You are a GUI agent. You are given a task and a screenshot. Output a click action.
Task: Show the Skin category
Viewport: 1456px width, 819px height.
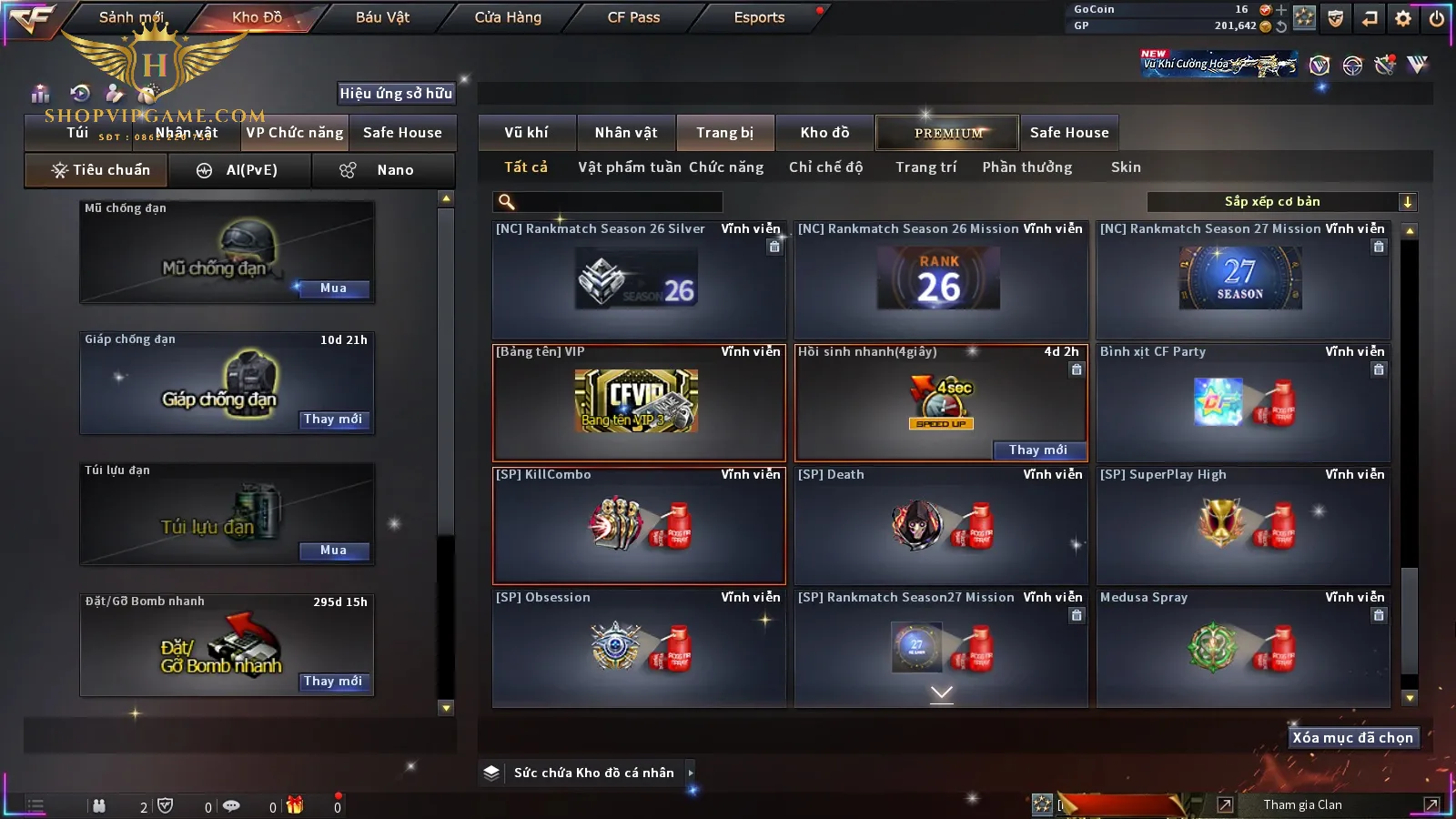tap(1126, 167)
